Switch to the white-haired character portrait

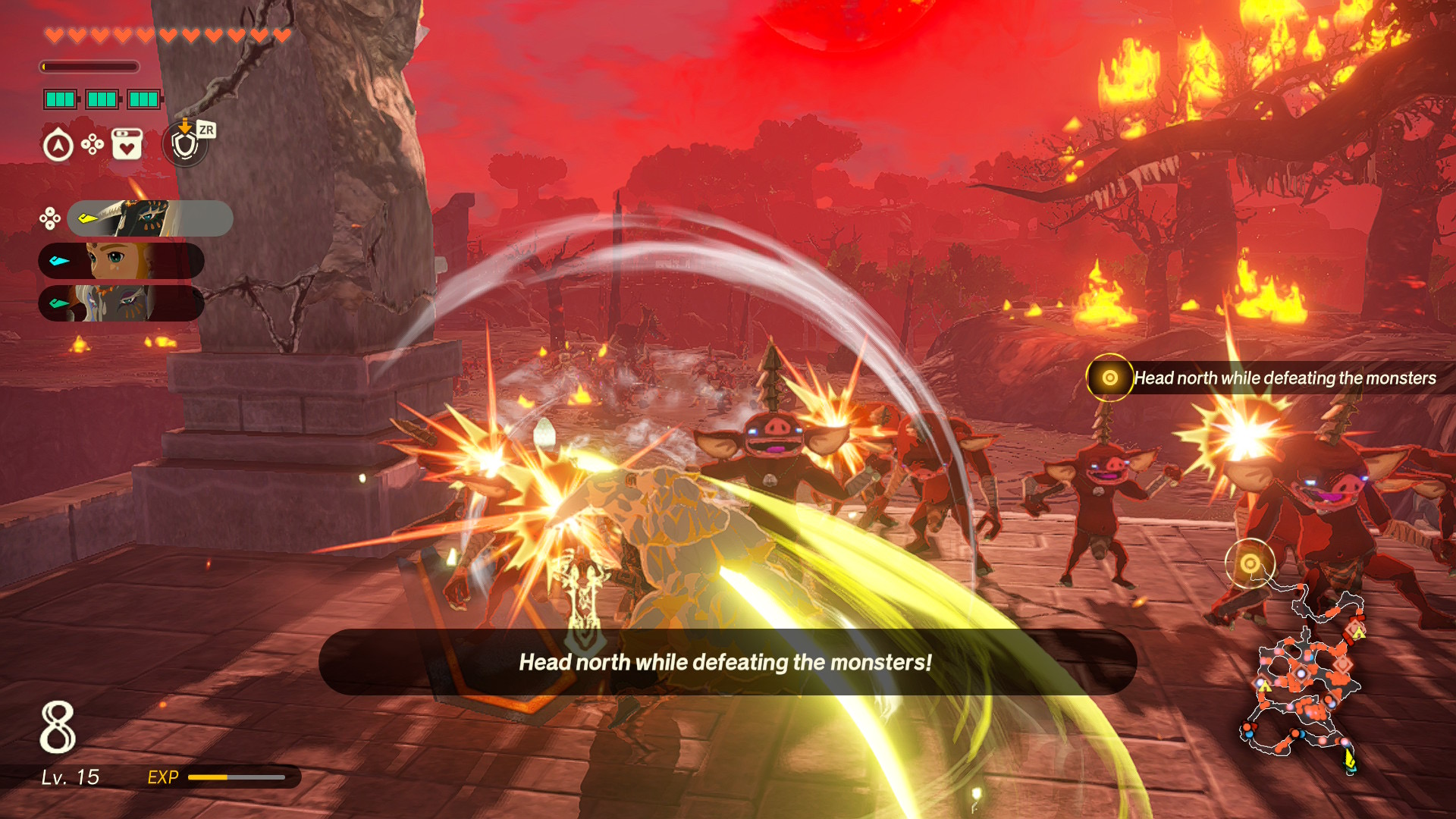click(x=121, y=303)
